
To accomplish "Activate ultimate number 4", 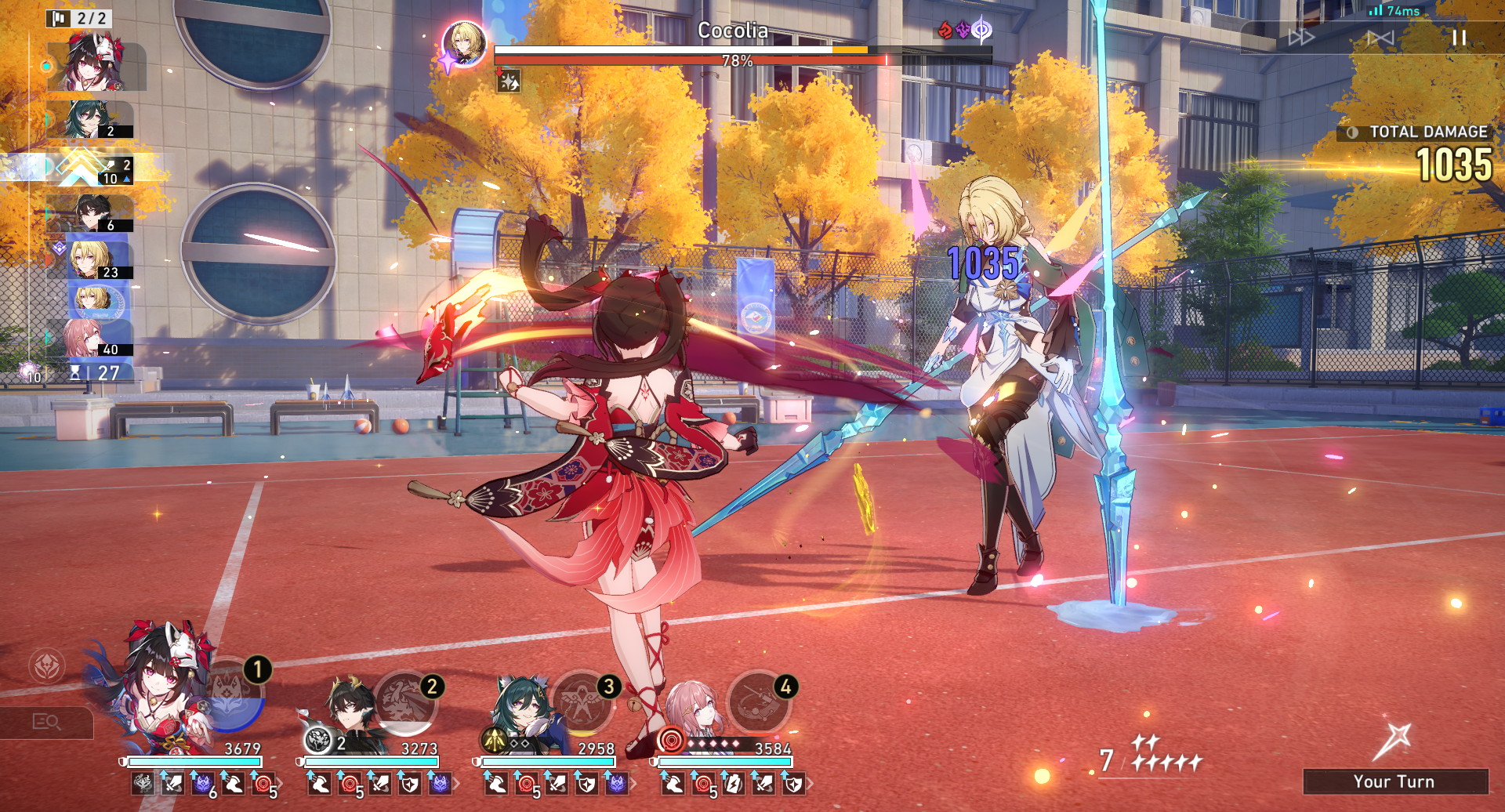I will point(759,701).
